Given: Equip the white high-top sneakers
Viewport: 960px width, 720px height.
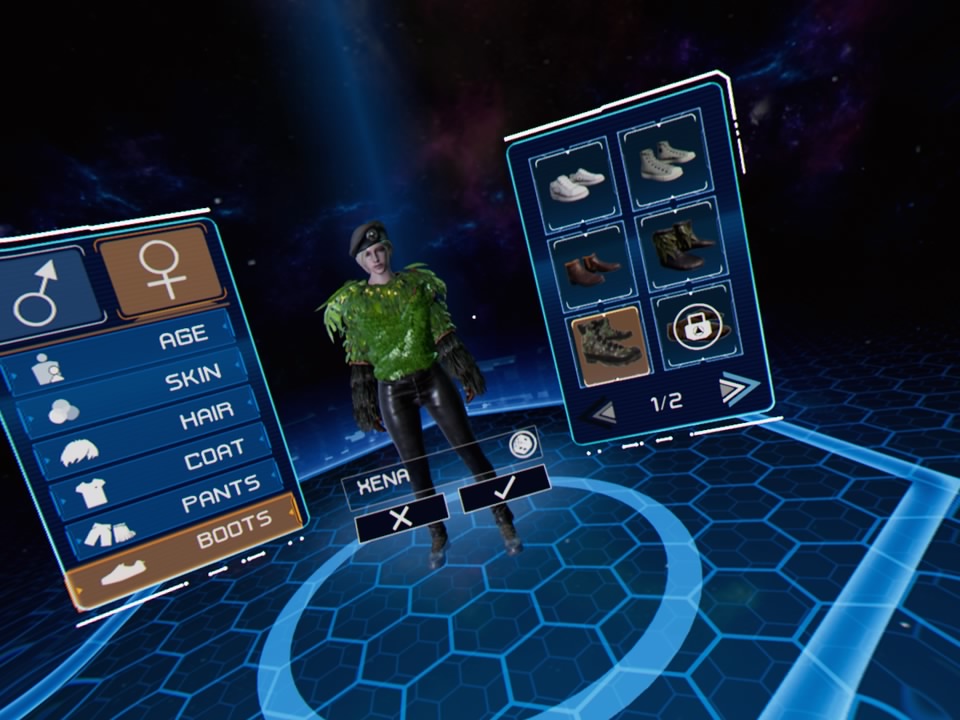Looking at the screenshot, I should pos(663,160).
